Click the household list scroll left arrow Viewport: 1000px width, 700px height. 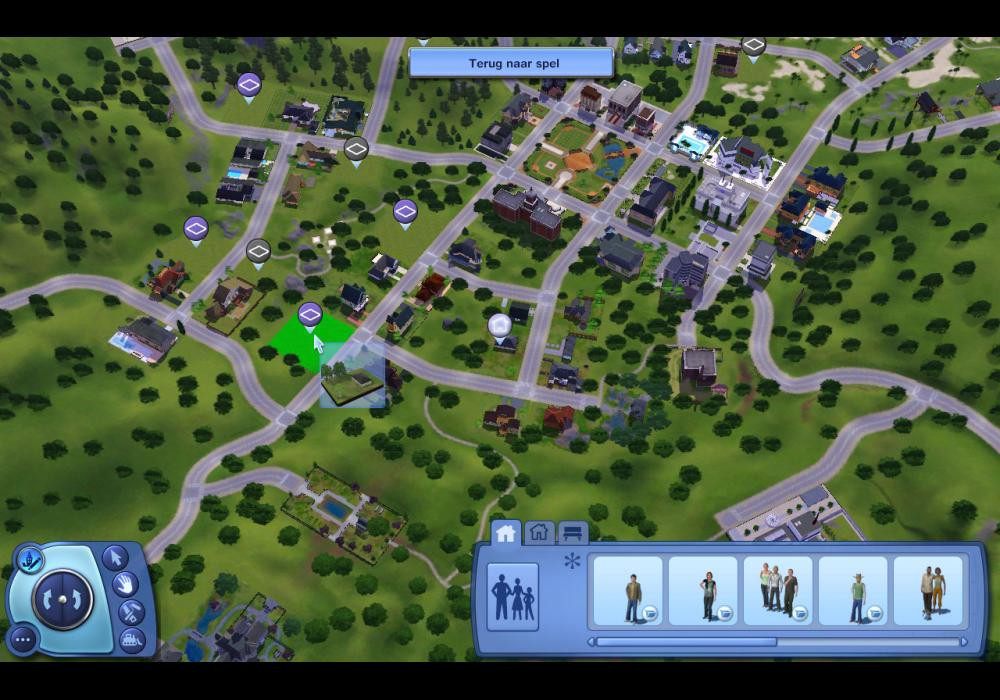point(591,642)
